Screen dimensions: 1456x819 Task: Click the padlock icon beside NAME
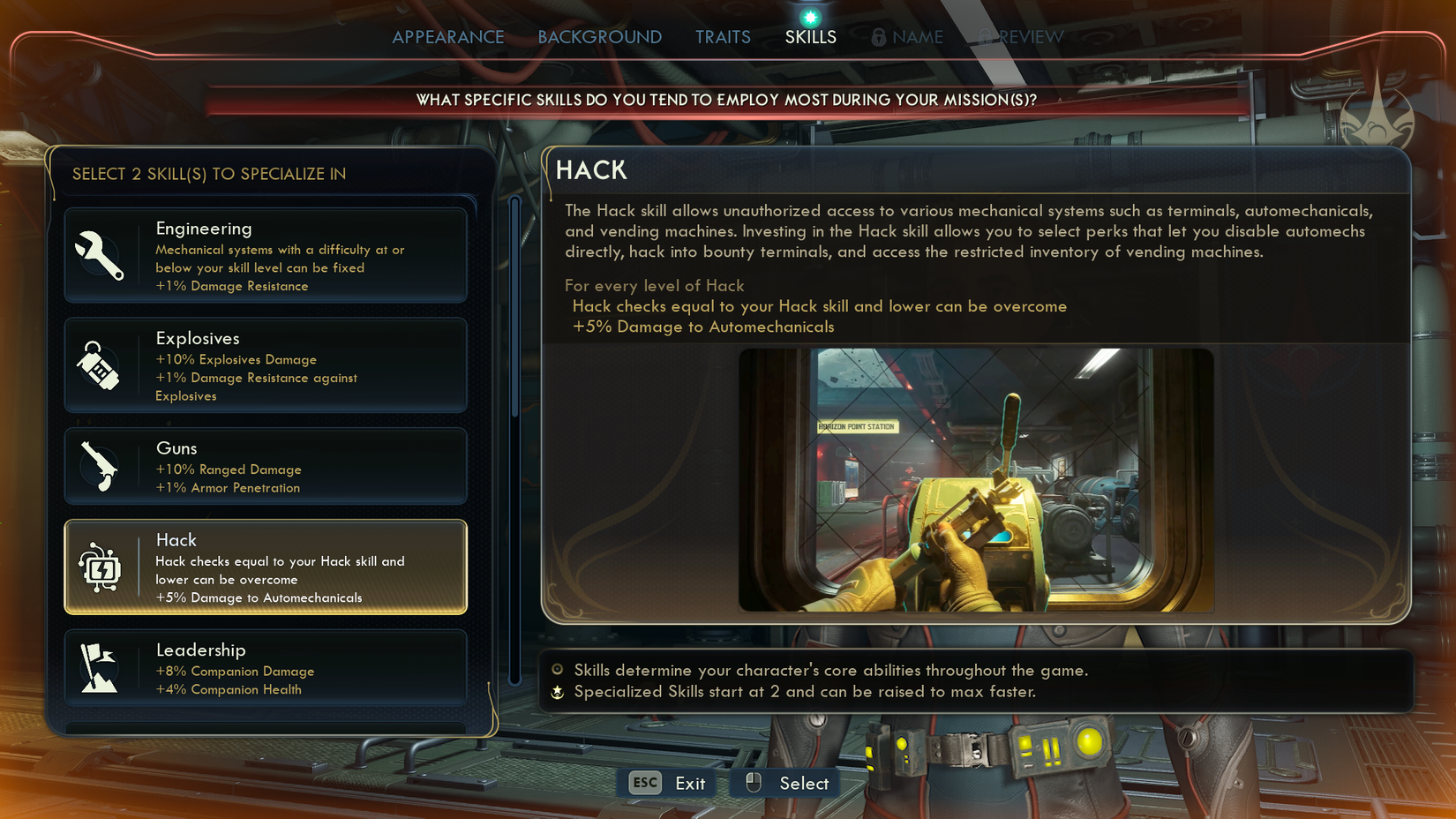pos(877,37)
